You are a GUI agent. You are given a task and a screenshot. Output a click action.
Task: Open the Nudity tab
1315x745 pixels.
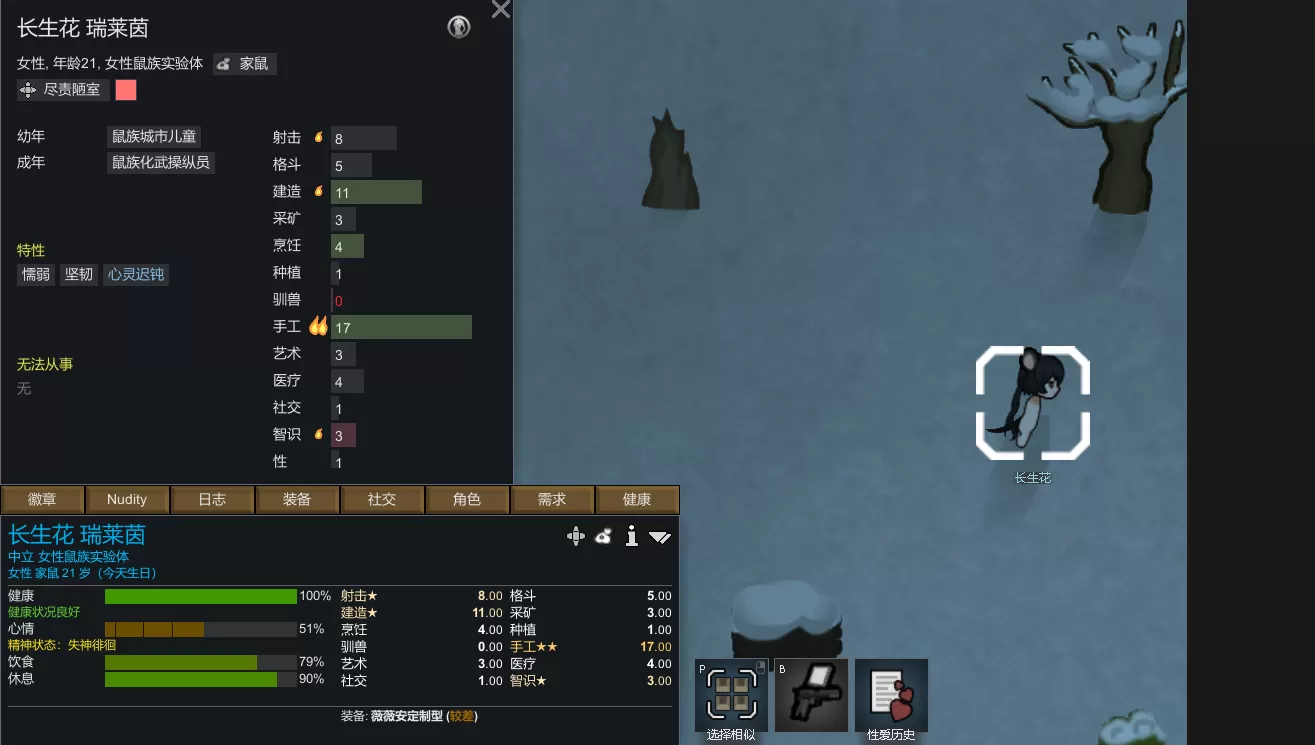127,499
